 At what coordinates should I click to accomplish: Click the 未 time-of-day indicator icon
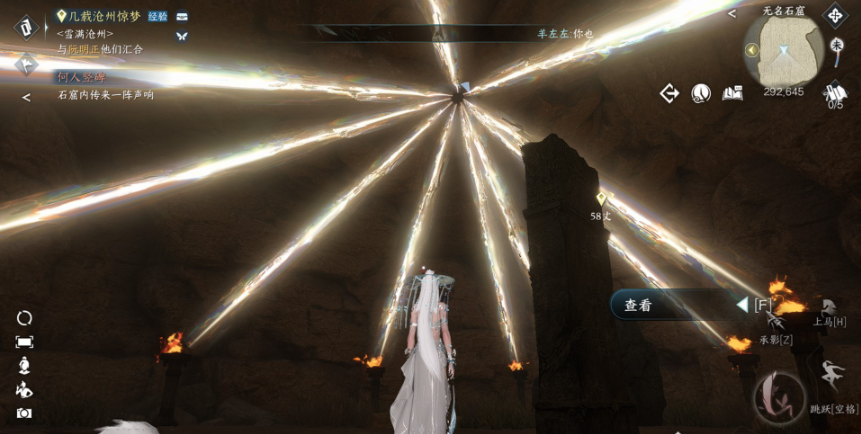pyautogui.click(x=837, y=45)
